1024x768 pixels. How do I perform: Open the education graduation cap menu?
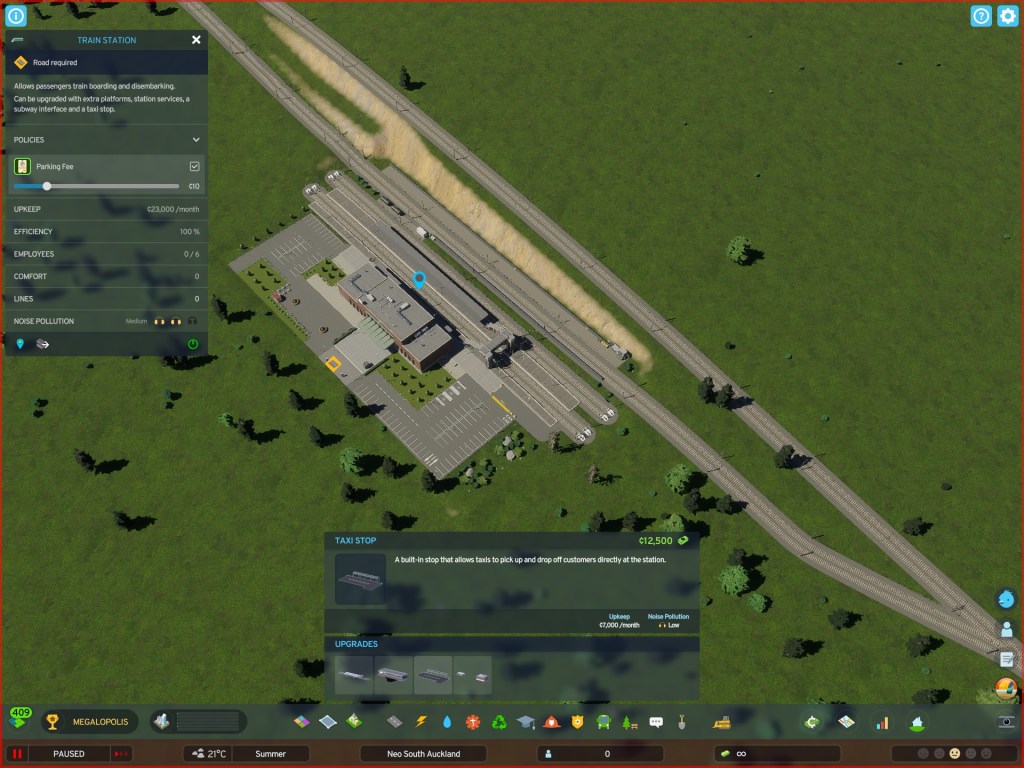526,721
